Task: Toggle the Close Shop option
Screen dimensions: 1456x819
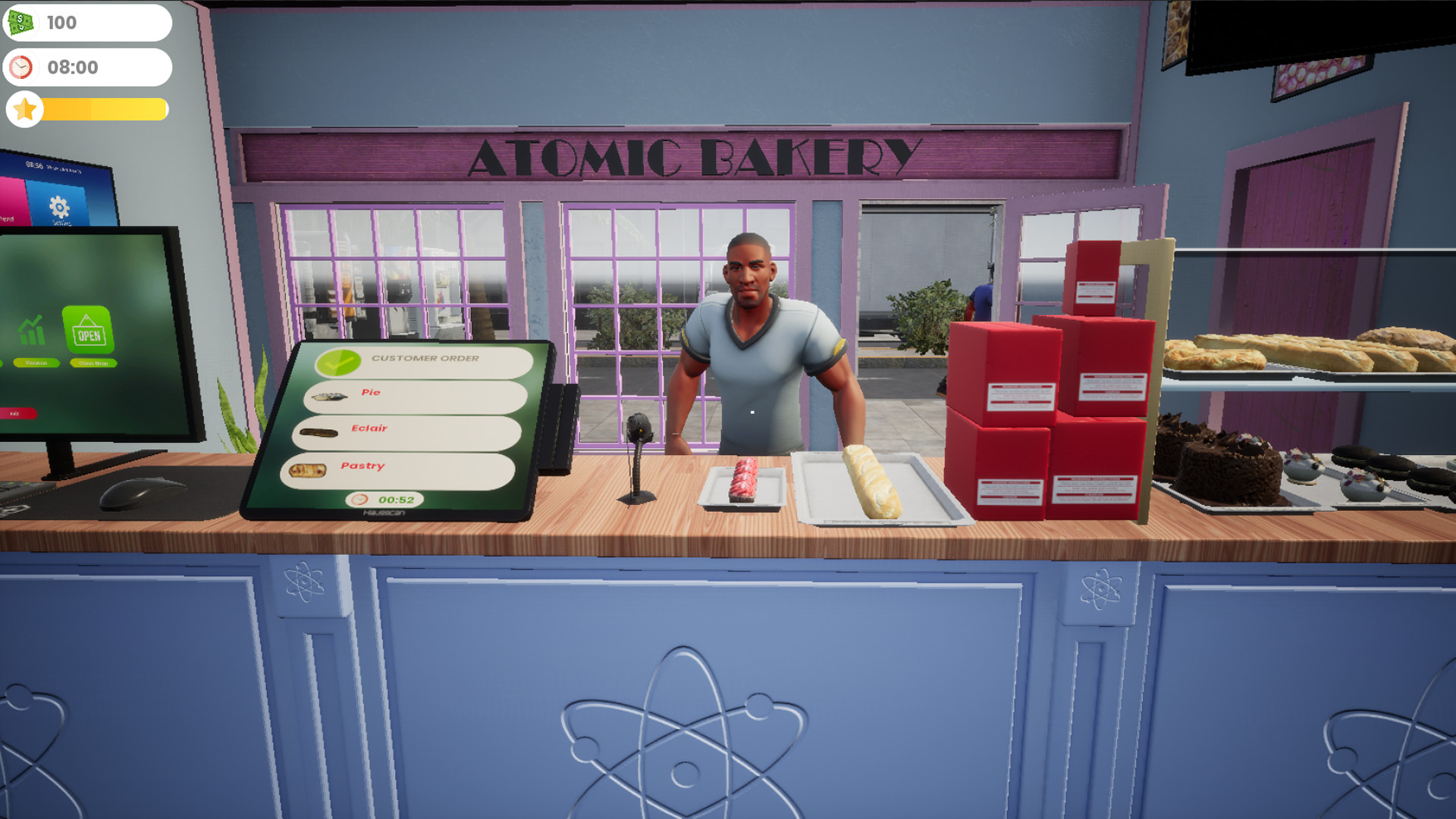Action: click(93, 362)
